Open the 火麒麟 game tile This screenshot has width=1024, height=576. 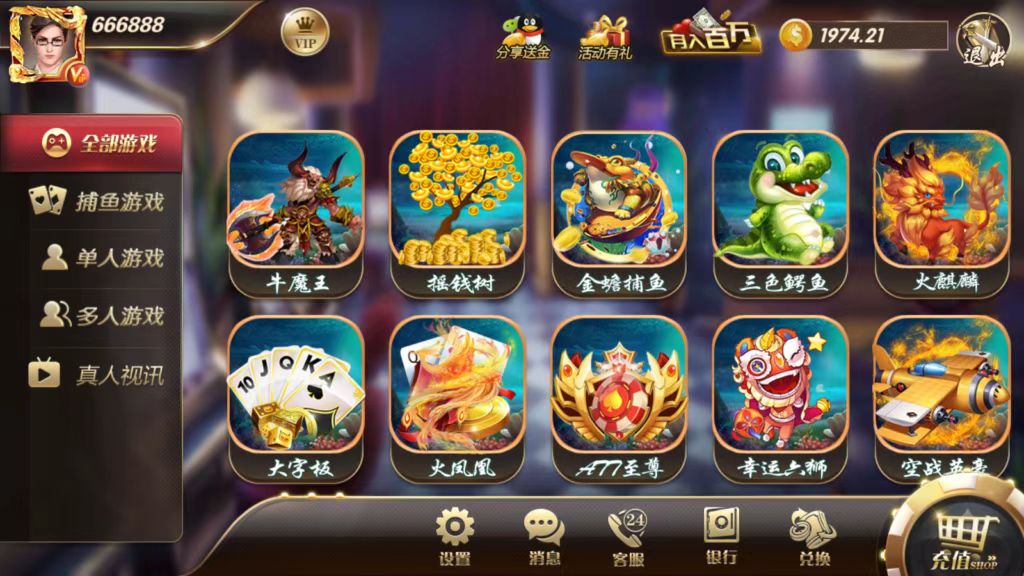click(x=941, y=213)
